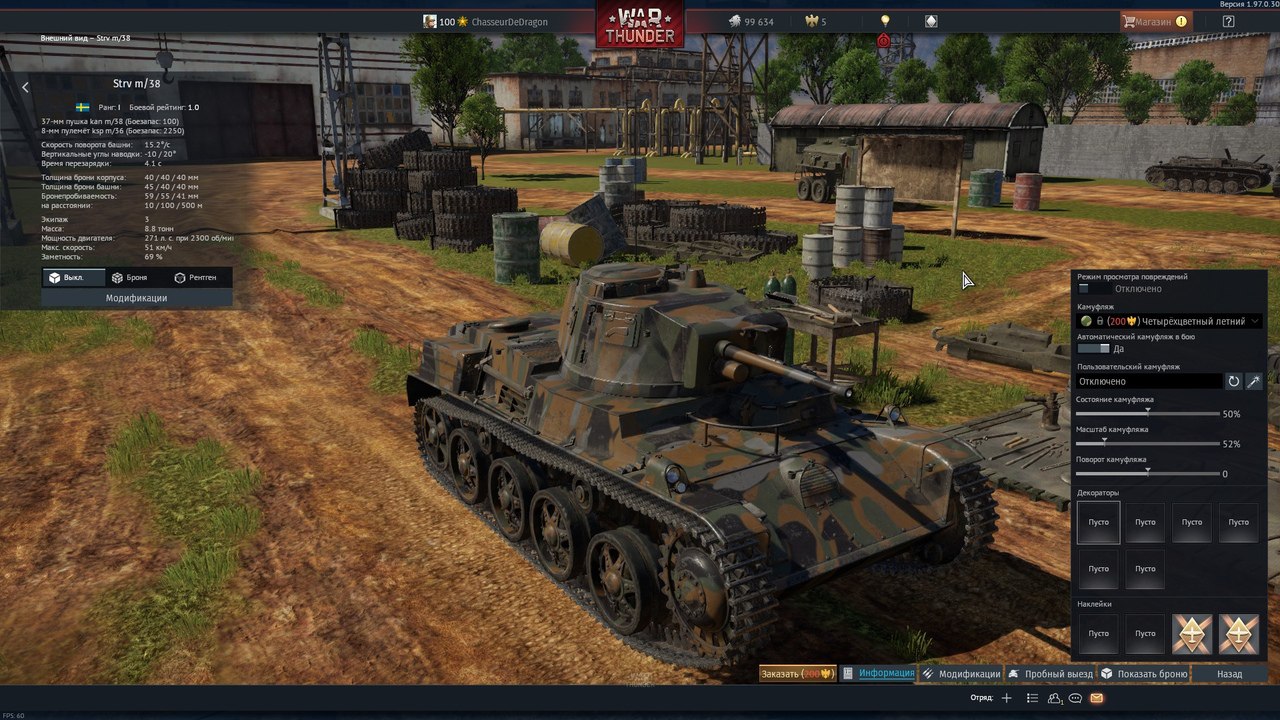Click the magic wand user camouflage button
The height and width of the screenshot is (720, 1280).
tap(1253, 381)
